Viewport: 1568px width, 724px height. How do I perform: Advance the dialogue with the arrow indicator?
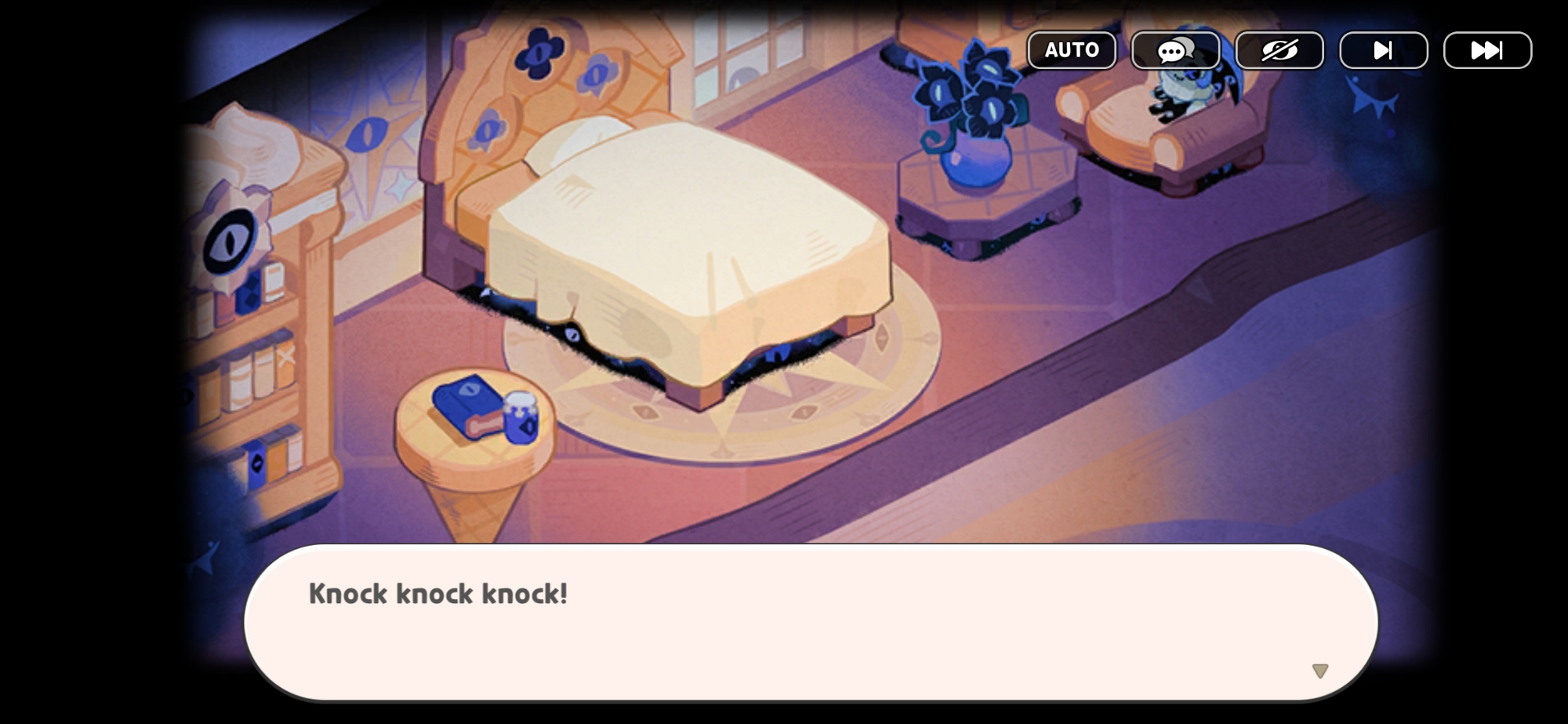[x=1320, y=671]
